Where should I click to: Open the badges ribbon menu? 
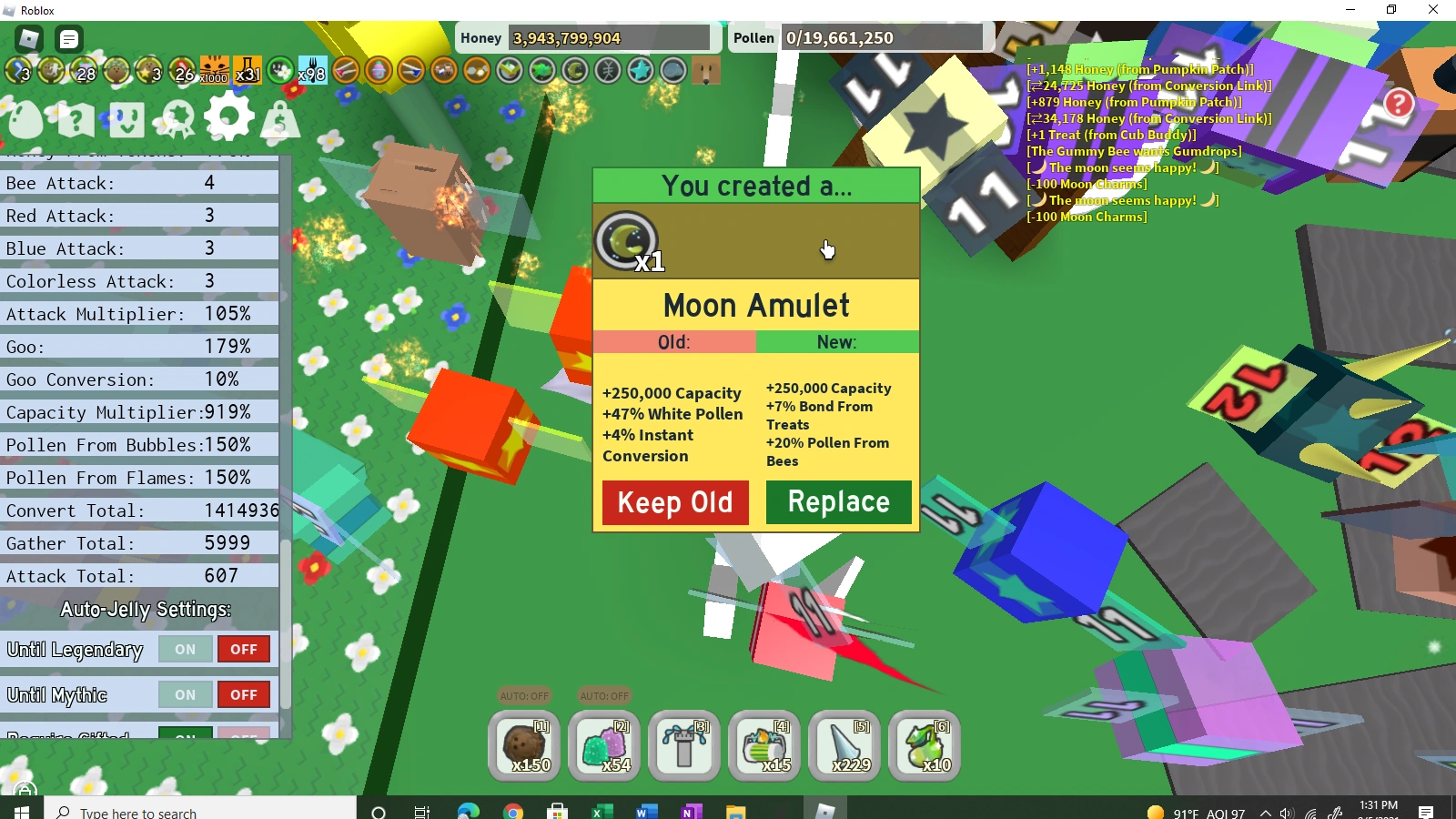[x=178, y=118]
